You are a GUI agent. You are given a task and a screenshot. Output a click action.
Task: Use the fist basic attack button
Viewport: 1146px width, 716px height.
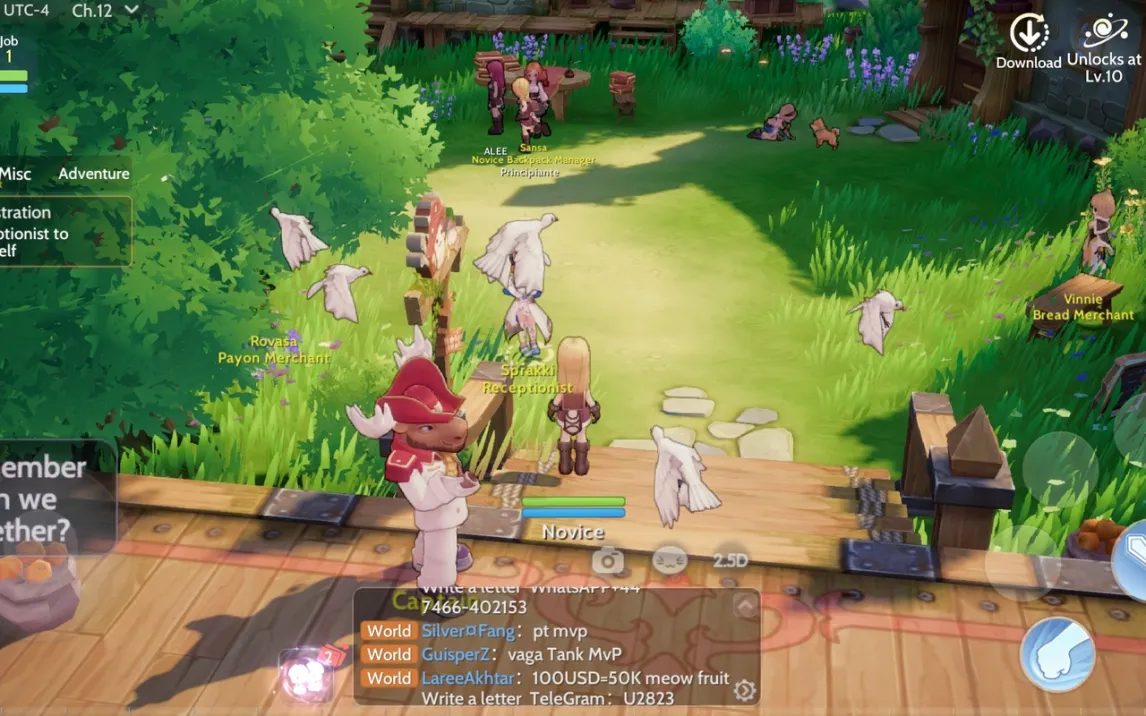1057,654
